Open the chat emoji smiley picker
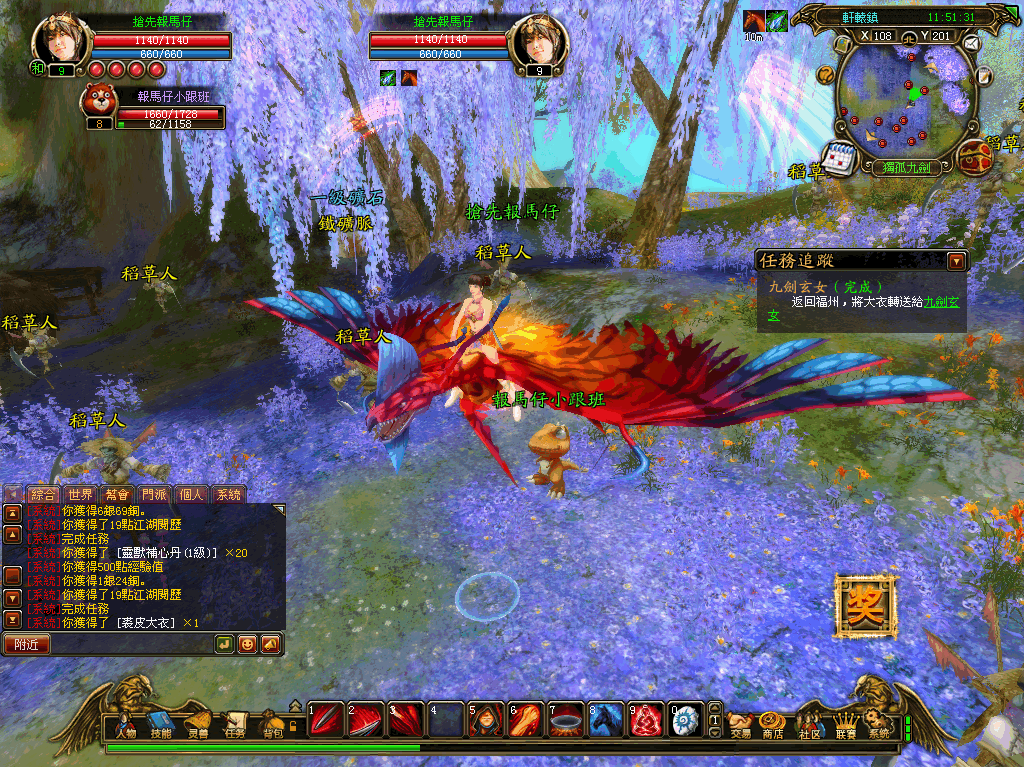This screenshot has height=767, width=1024. (247, 644)
